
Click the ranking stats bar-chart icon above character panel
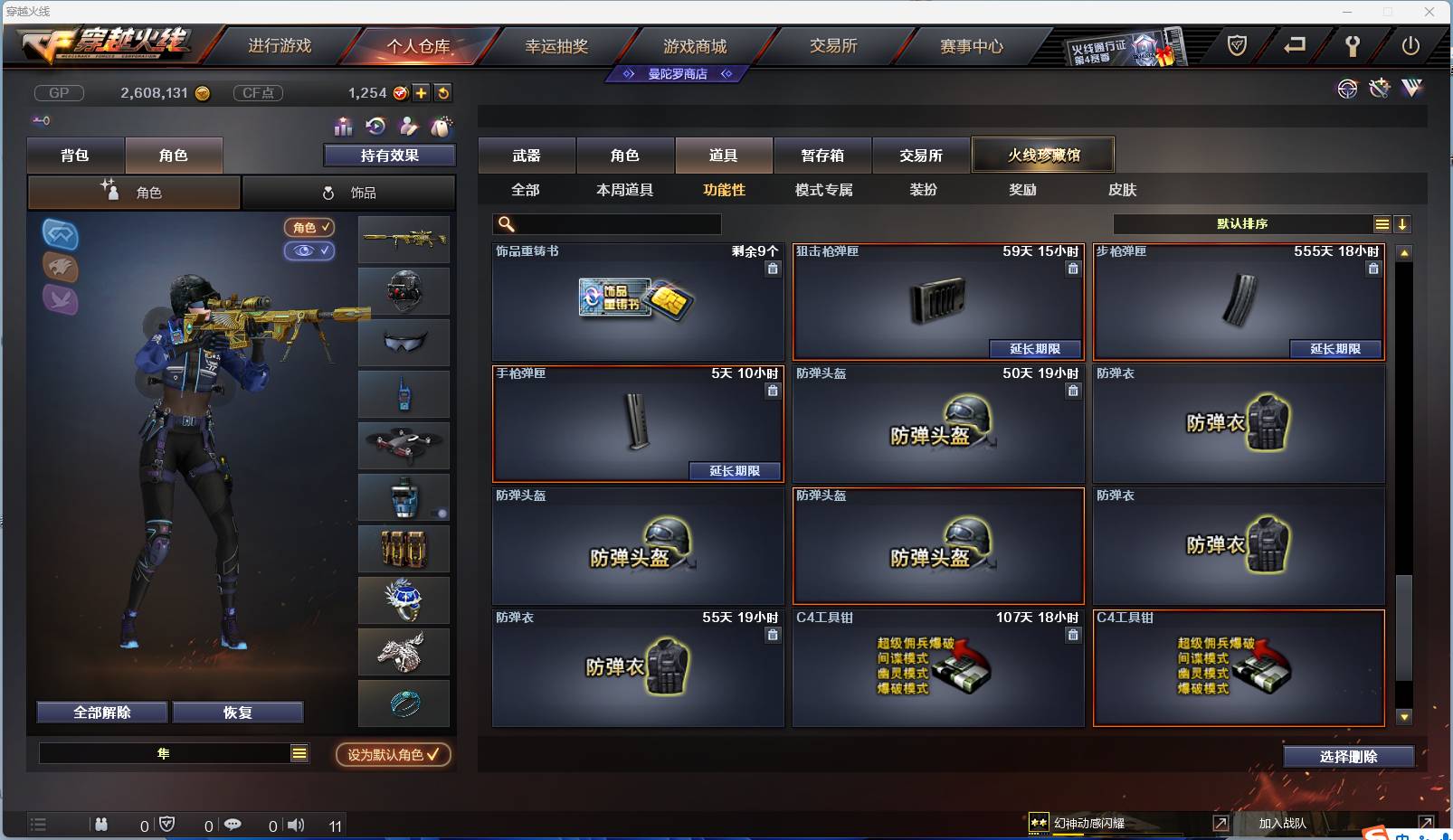(x=345, y=127)
